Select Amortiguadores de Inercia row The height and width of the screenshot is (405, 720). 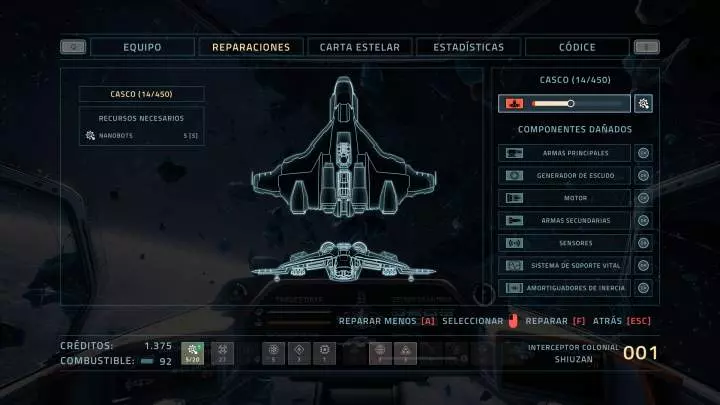pyautogui.click(x=564, y=288)
